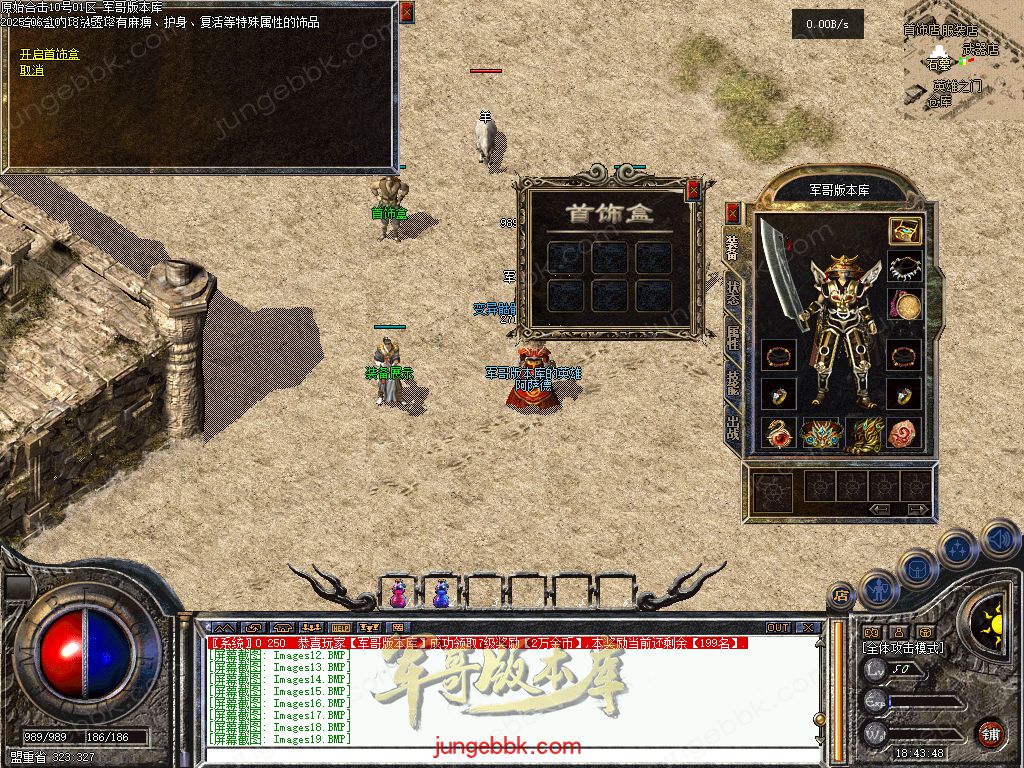Viewport: 1024px width, 768px height.
Task: Choose the 开启首饰盒 dialogue option
Action: point(49,54)
